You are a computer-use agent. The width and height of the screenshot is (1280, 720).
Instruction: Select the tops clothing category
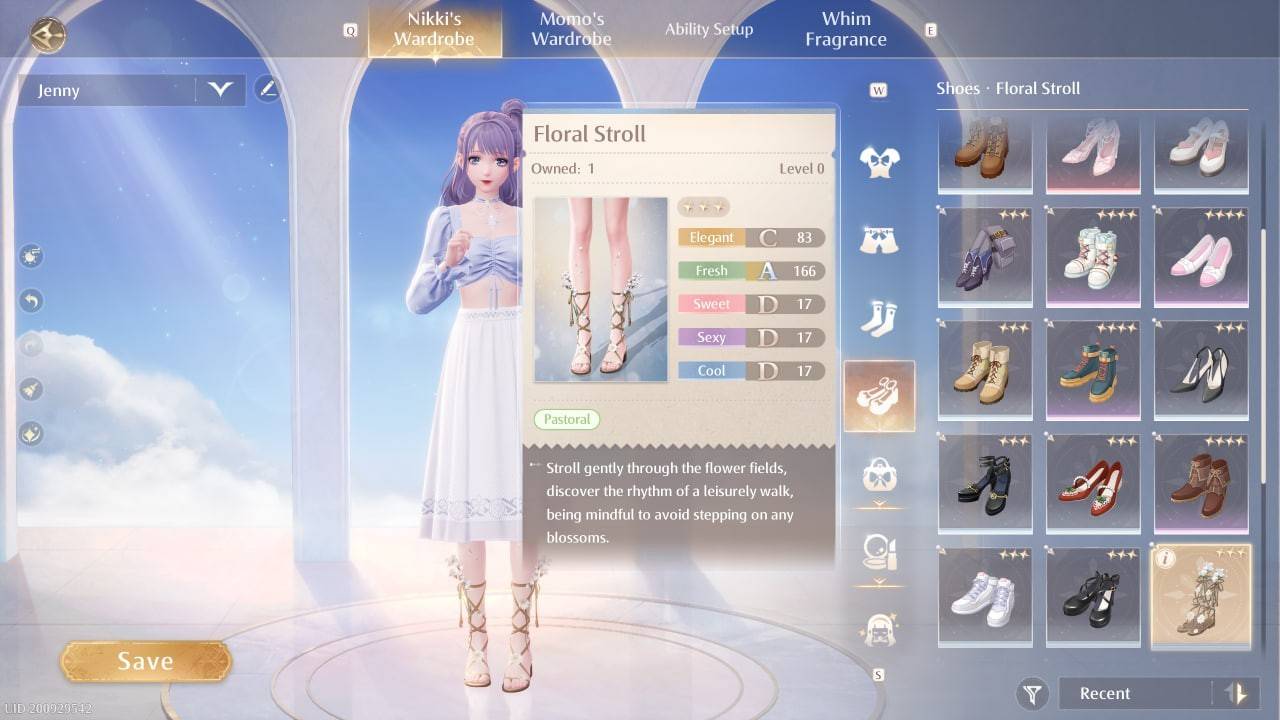click(878, 160)
